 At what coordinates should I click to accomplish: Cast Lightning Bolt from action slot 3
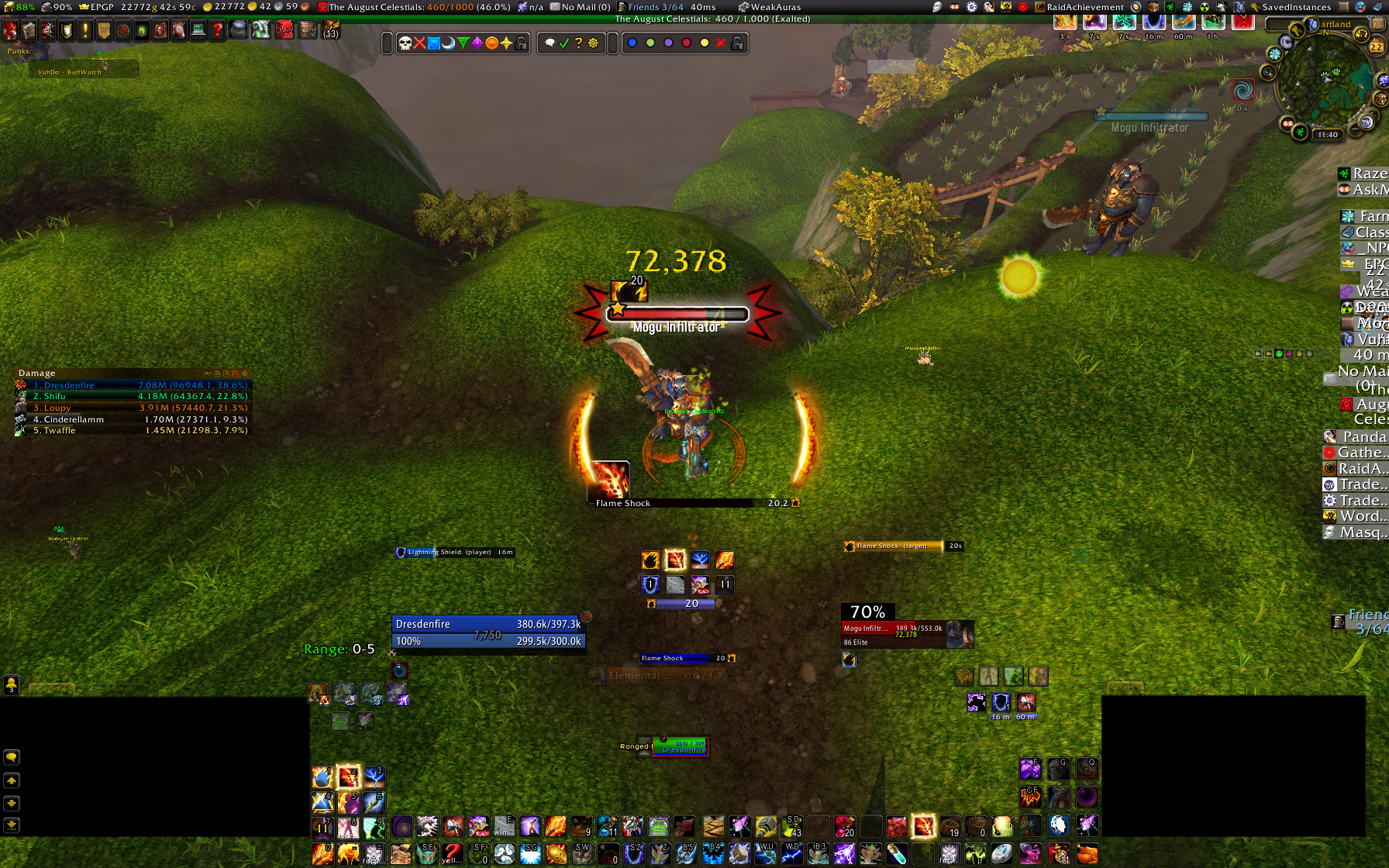pyautogui.click(x=374, y=776)
